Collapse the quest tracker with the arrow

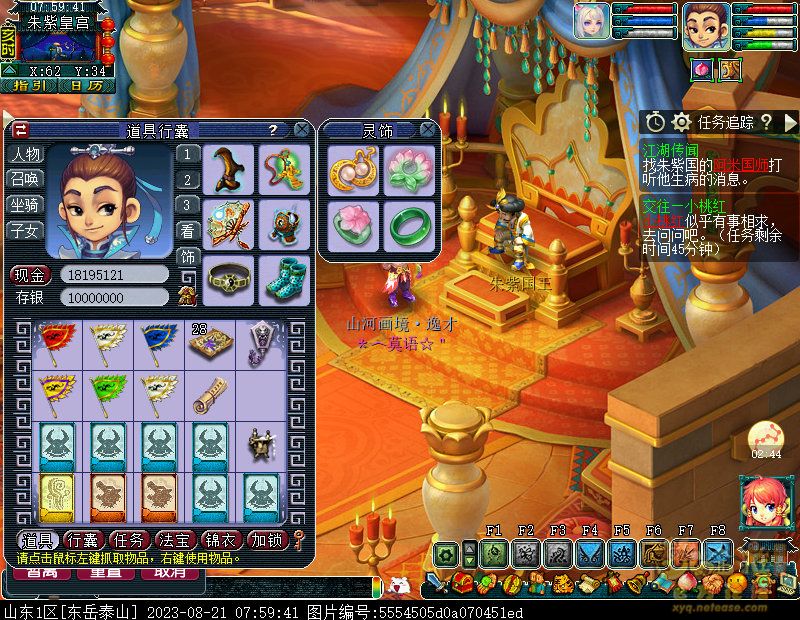tap(789, 122)
